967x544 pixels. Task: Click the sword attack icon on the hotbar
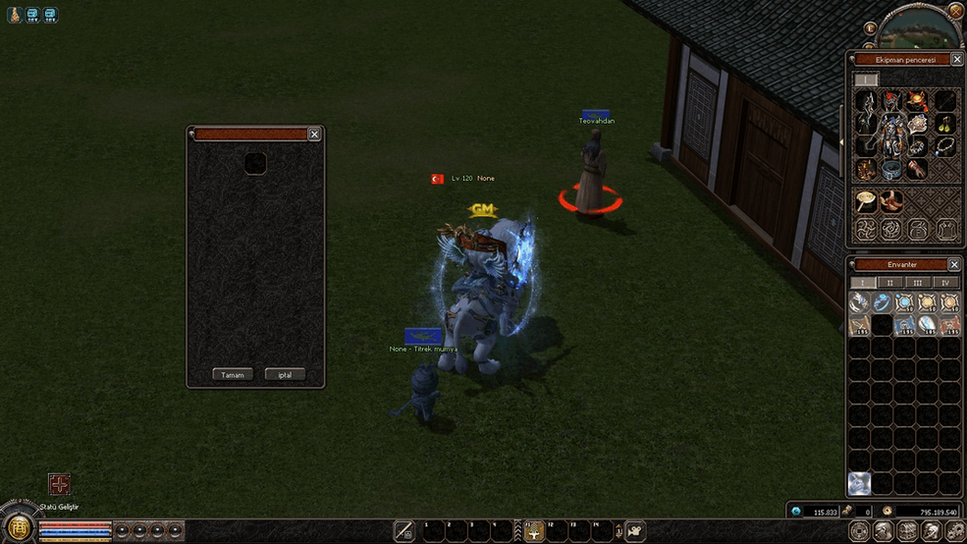coord(404,531)
